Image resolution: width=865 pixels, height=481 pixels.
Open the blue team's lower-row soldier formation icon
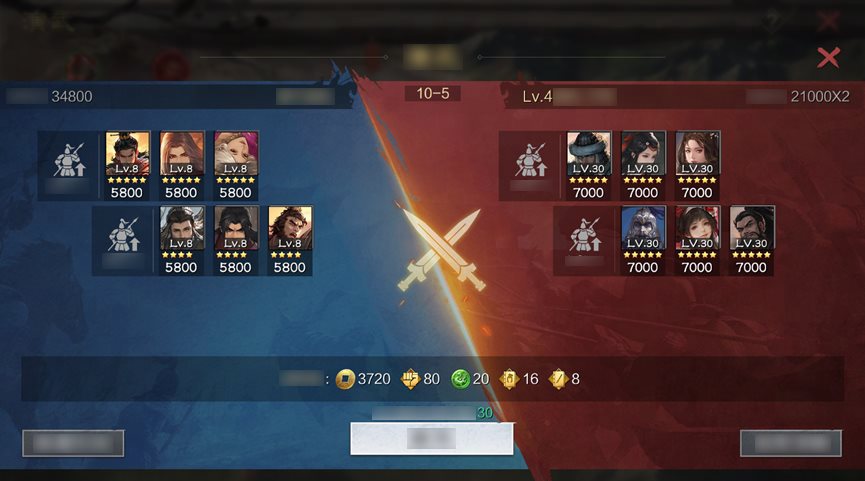click(x=122, y=234)
